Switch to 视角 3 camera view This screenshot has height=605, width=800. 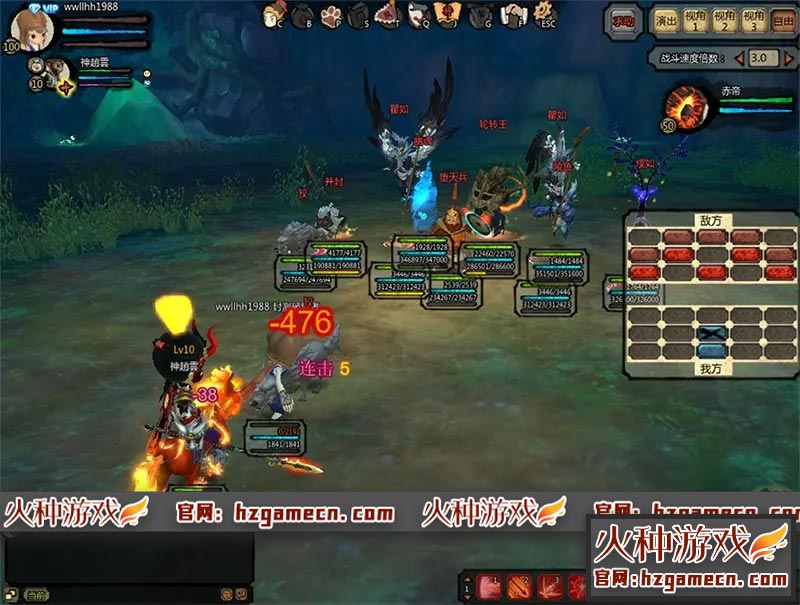(x=753, y=19)
